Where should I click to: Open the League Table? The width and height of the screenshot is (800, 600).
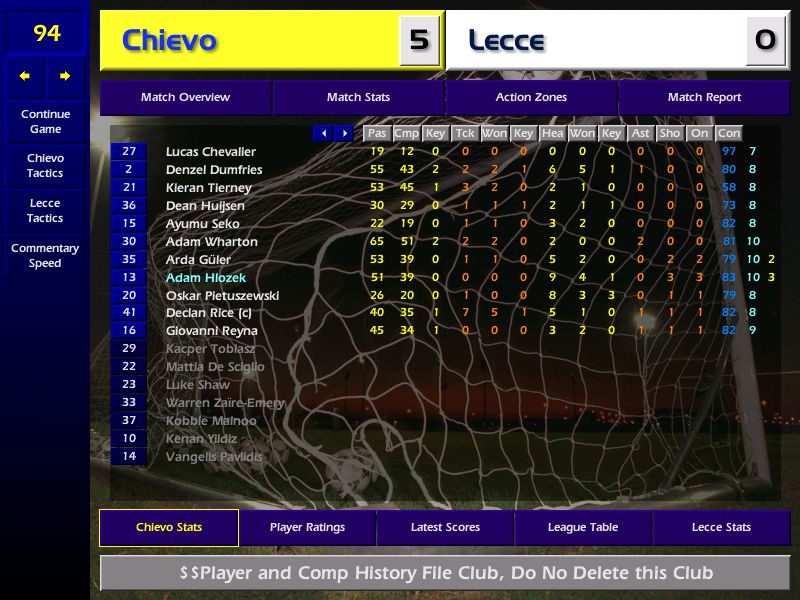coord(583,528)
